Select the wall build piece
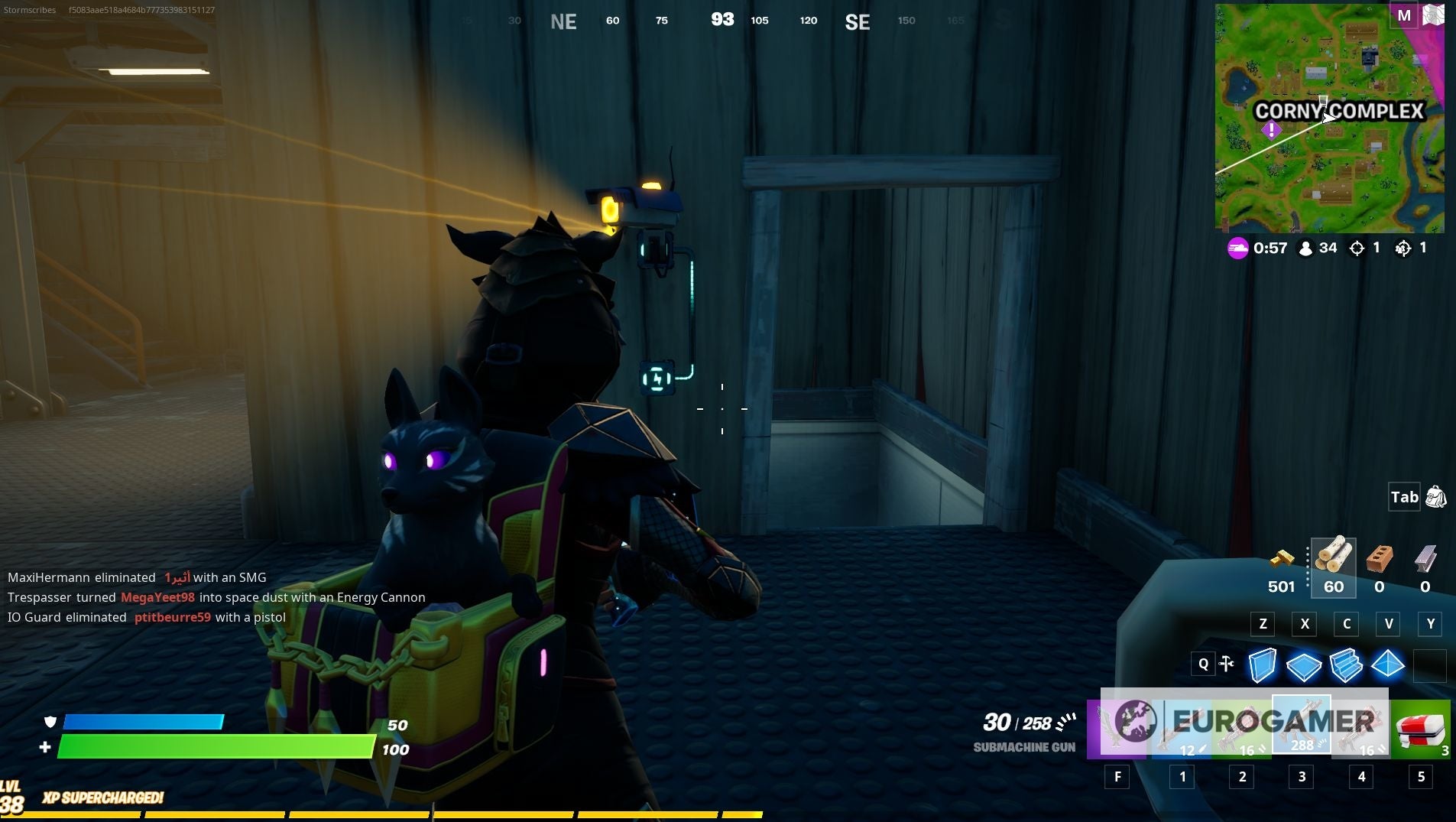This screenshot has height=822, width=1456. 1263,665
